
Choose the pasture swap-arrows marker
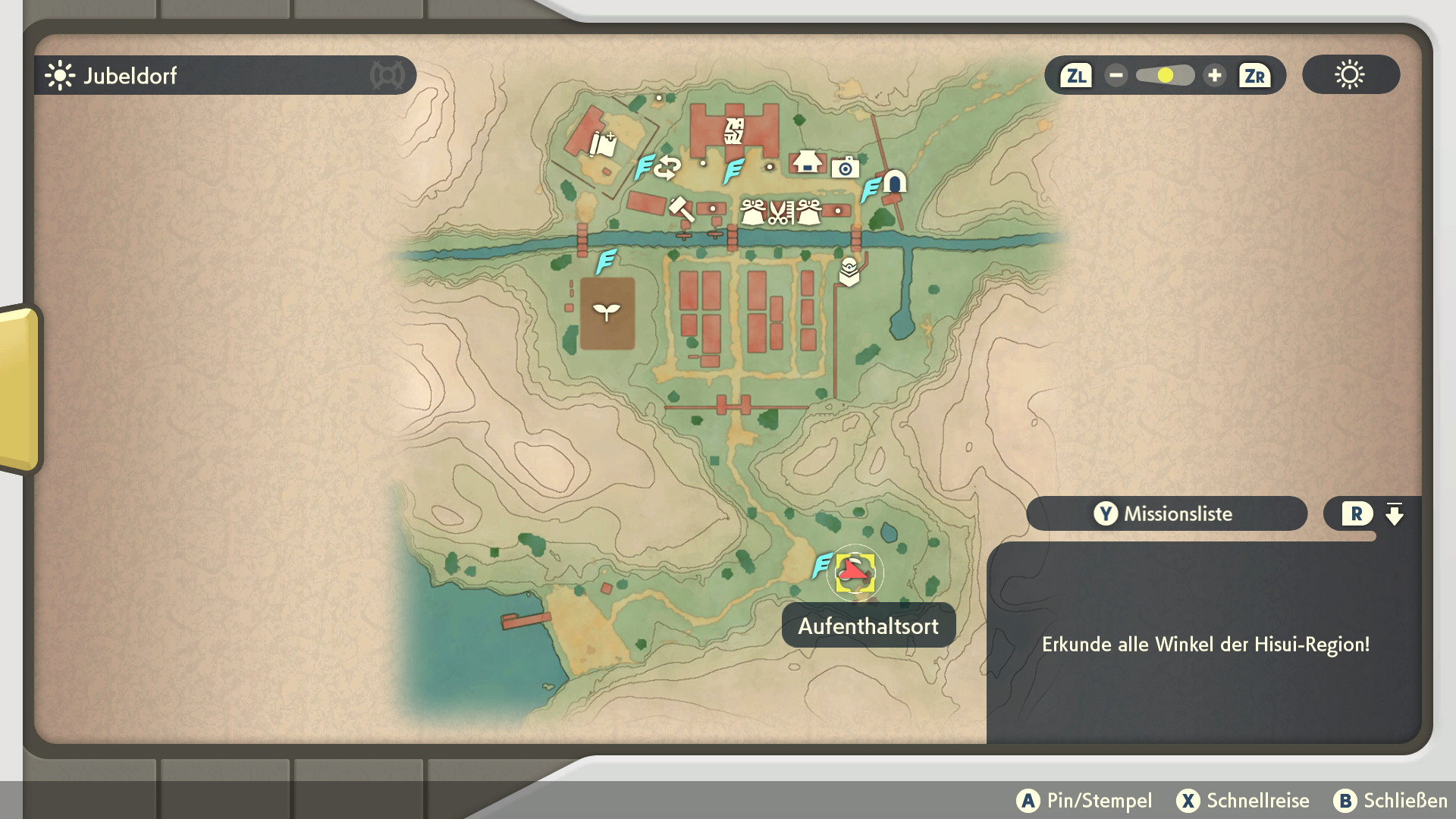click(668, 168)
